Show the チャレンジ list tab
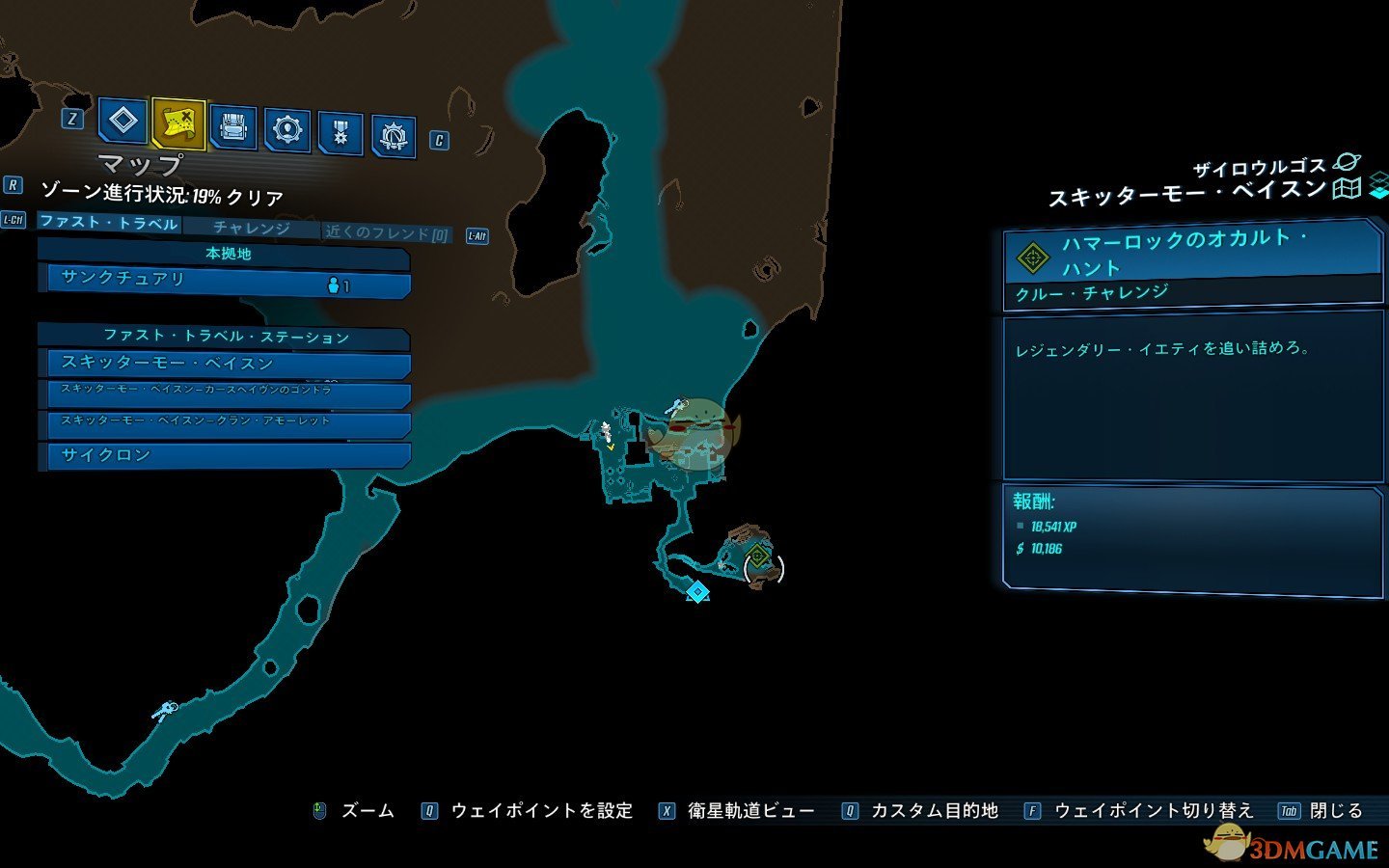1389x868 pixels. pos(251,228)
